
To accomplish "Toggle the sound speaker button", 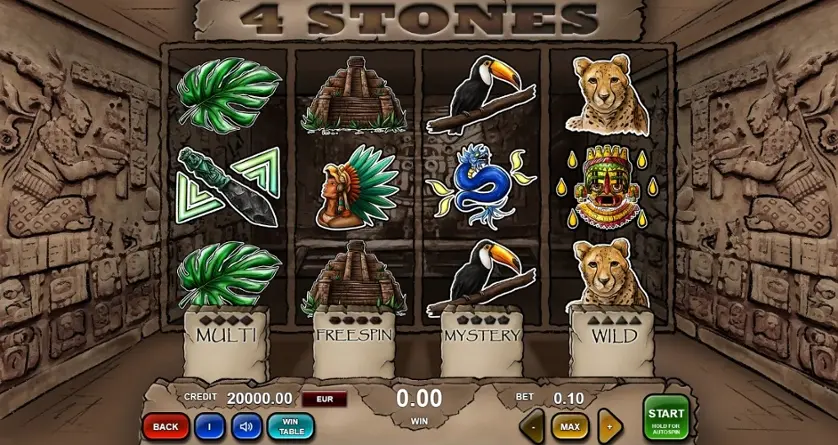I will [246, 427].
